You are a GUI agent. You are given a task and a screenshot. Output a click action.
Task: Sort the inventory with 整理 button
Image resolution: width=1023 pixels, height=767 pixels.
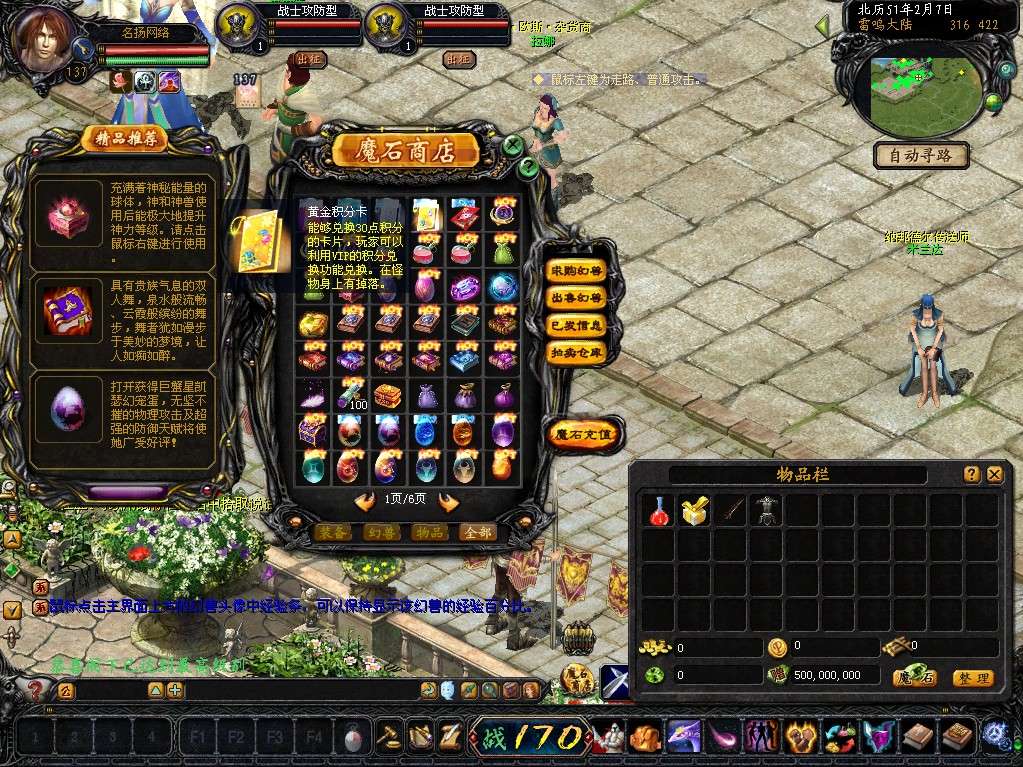coord(972,678)
